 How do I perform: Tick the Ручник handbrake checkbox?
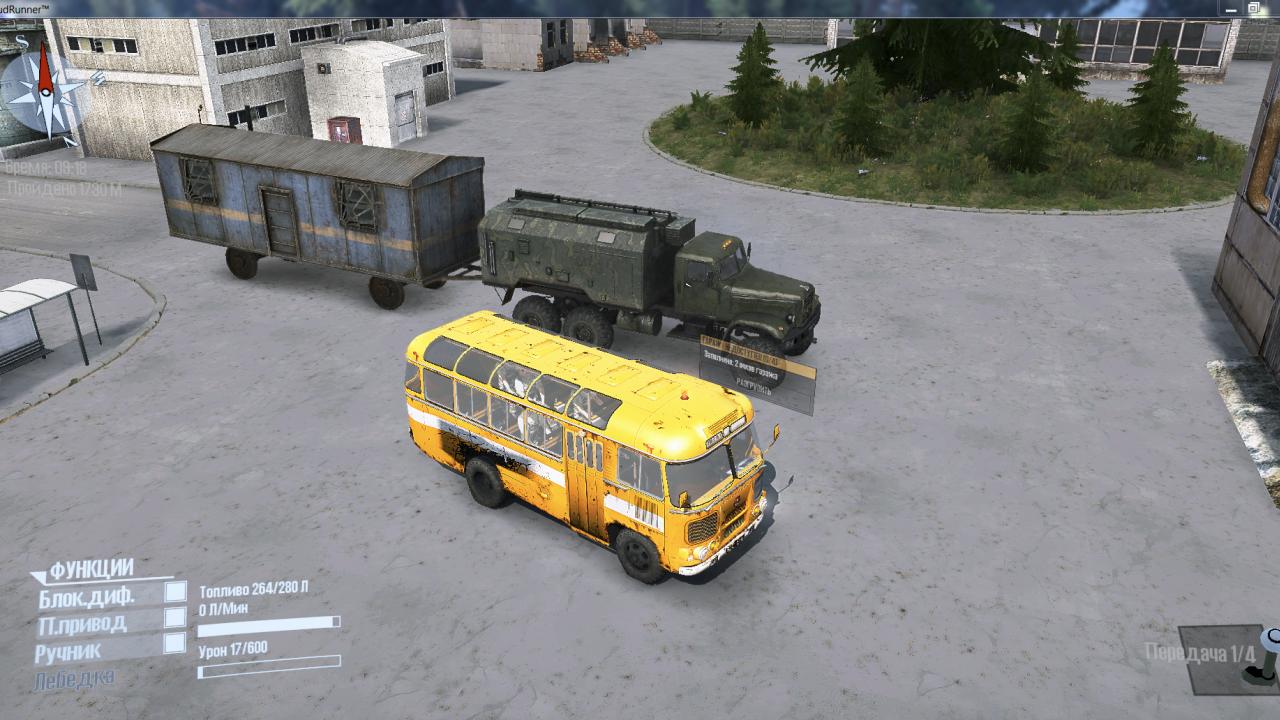(175, 643)
